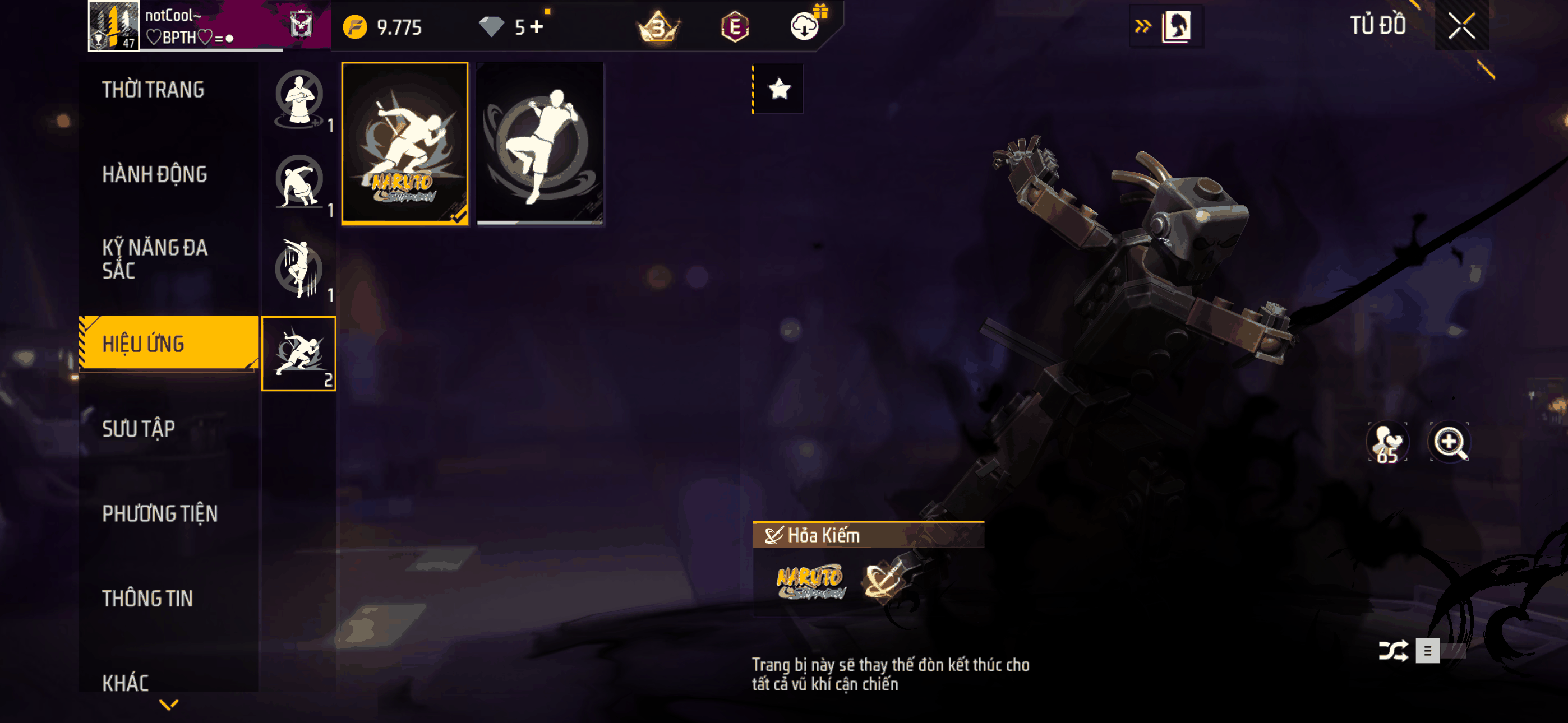This screenshot has height=723, width=1568.
Task: Open the Thông Tin section
Action: pyautogui.click(x=147, y=598)
